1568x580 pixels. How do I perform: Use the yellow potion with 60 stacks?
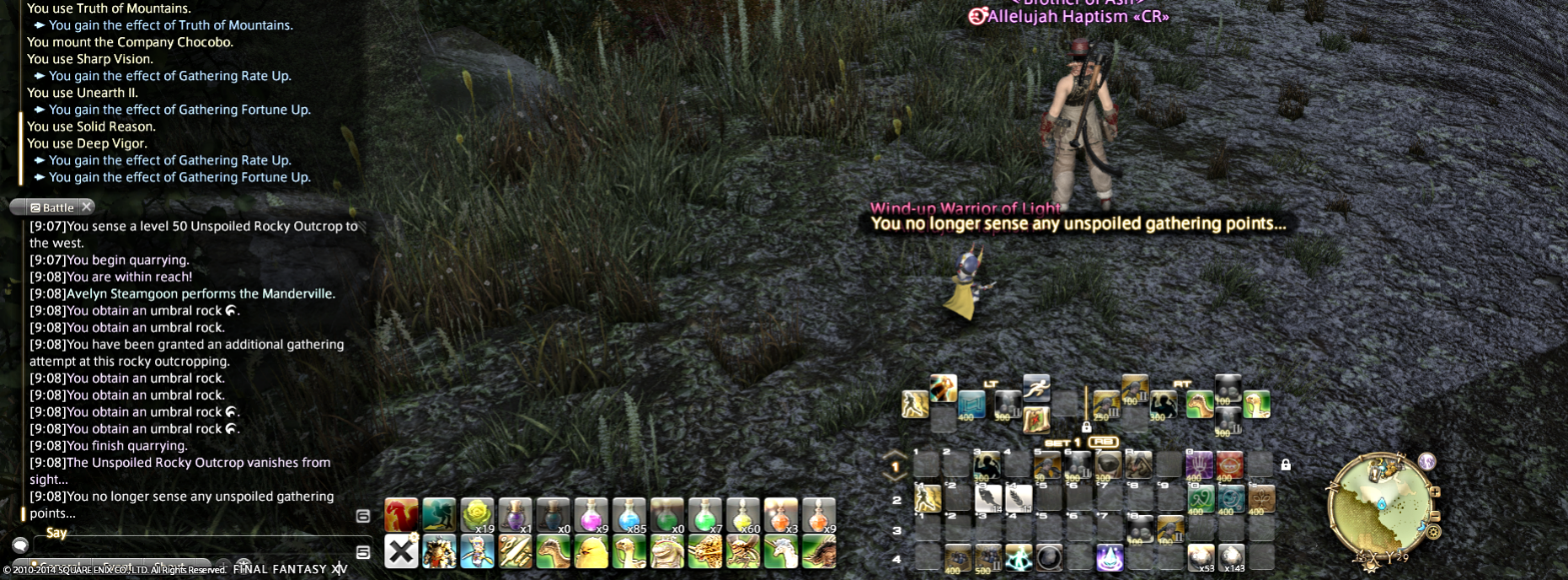click(x=743, y=515)
